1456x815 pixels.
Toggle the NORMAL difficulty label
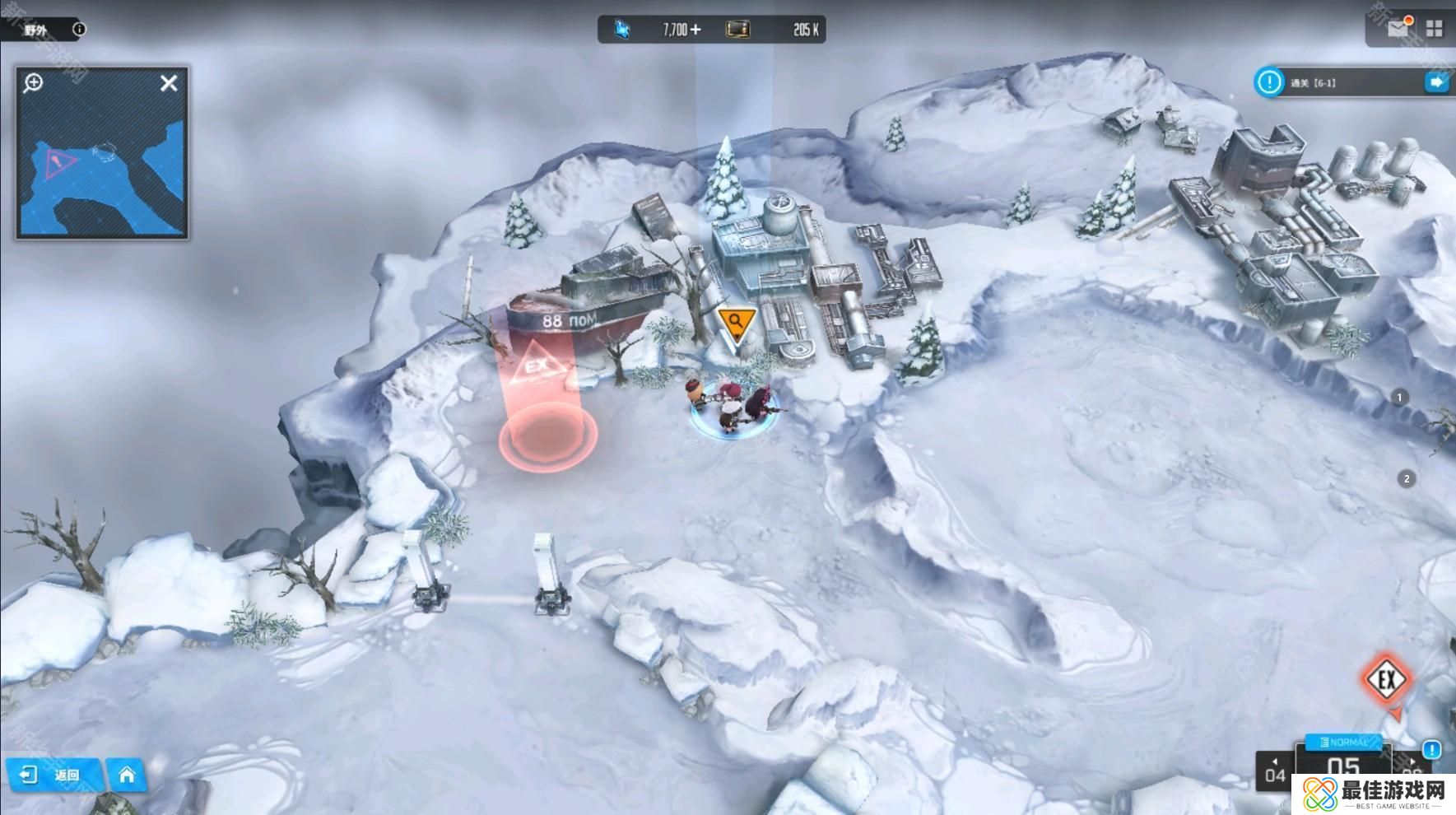point(1343,742)
